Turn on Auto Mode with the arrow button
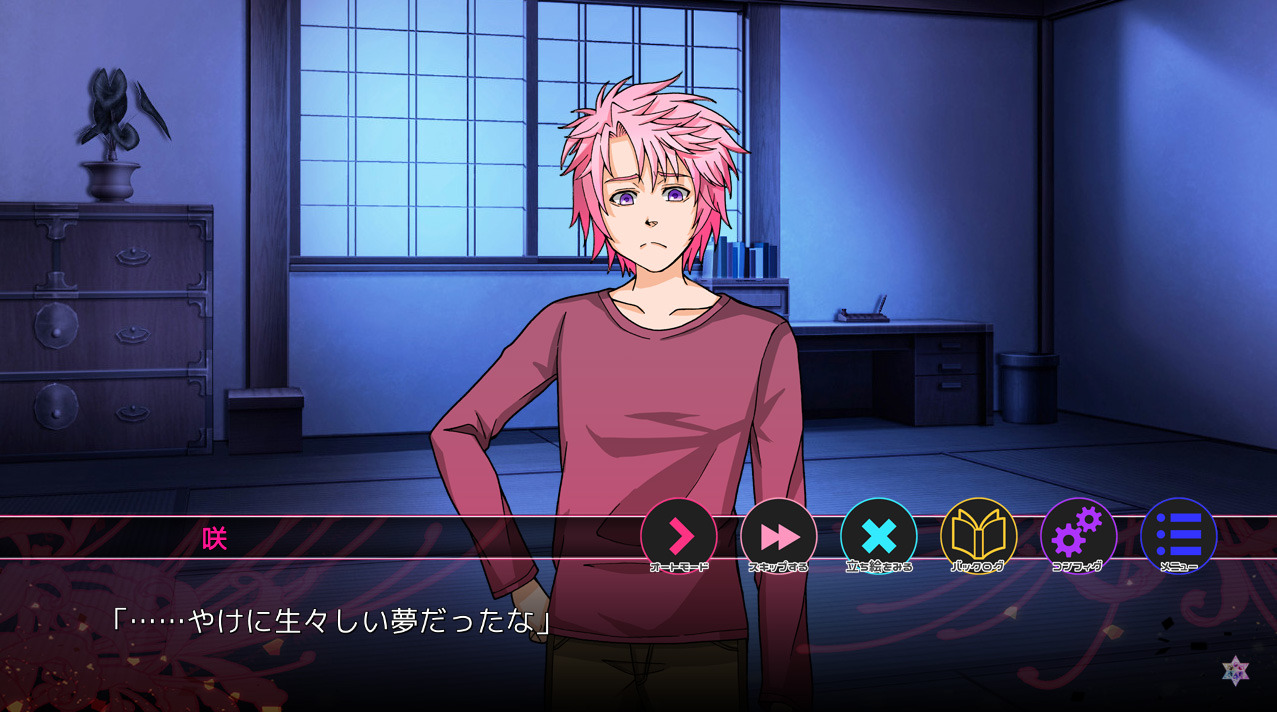This screenshot has height=712, width=1277. click(679, 536)
